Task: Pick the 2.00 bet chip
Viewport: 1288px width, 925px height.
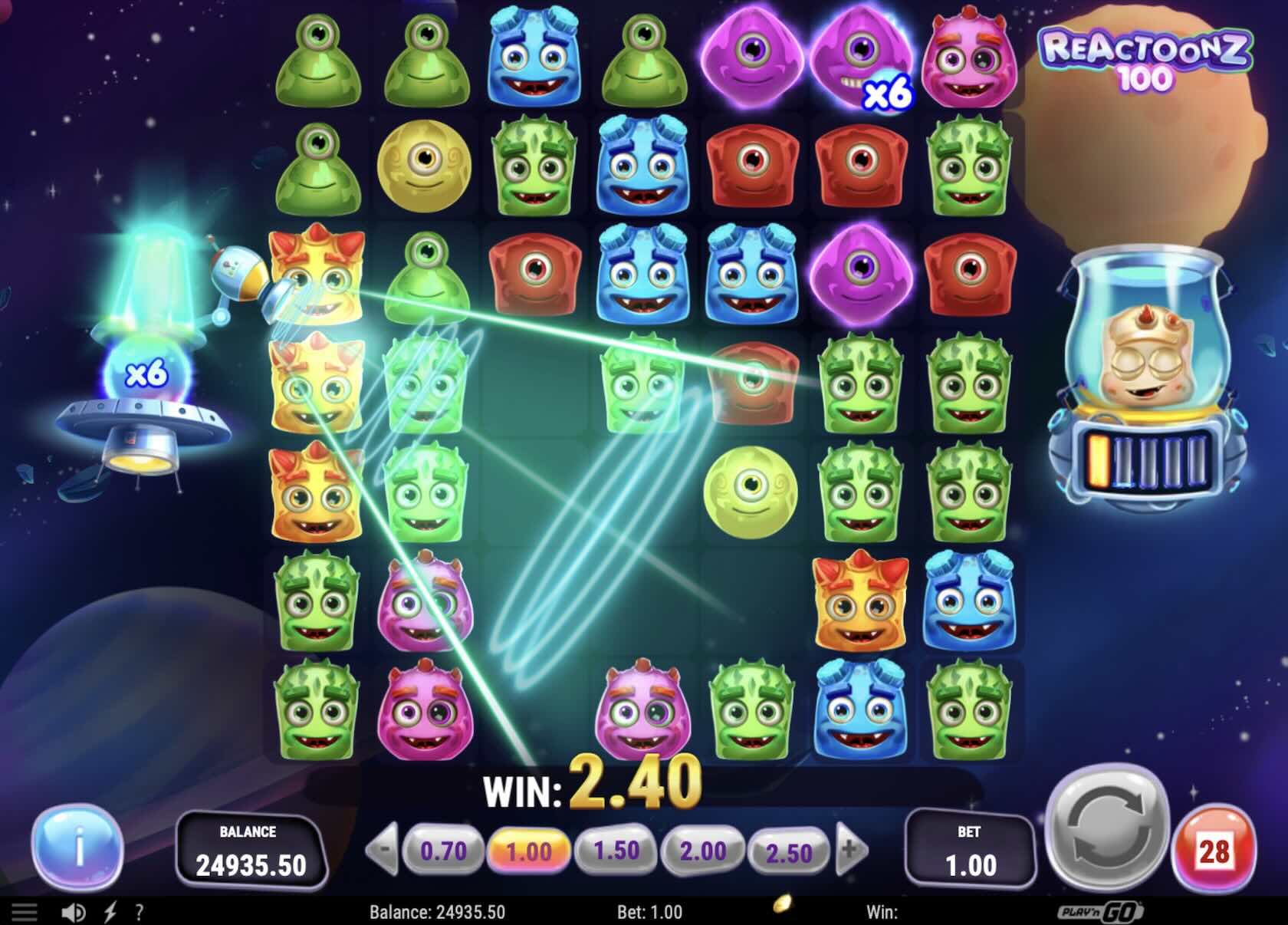Action: [703, 851]
